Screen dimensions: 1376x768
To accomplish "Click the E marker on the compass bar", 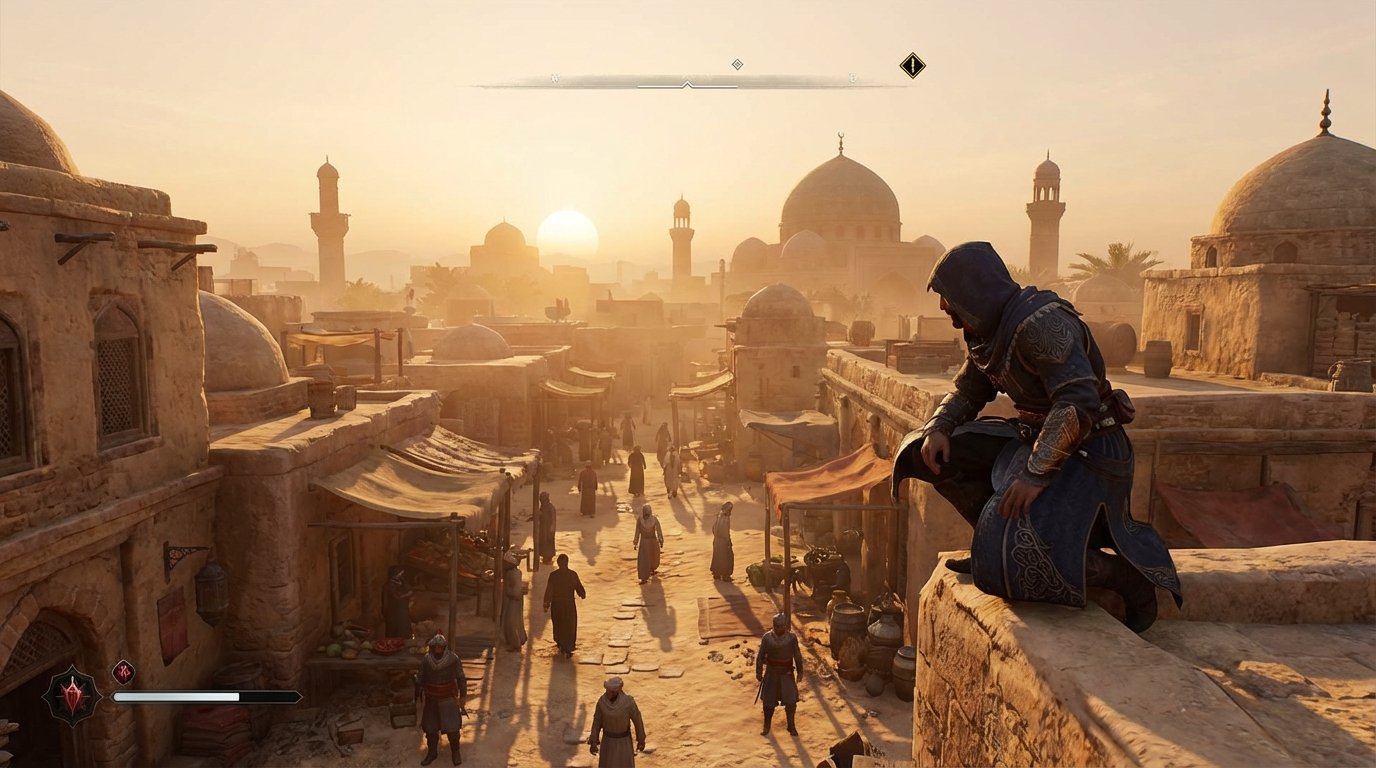I will [x=851, y=78].
